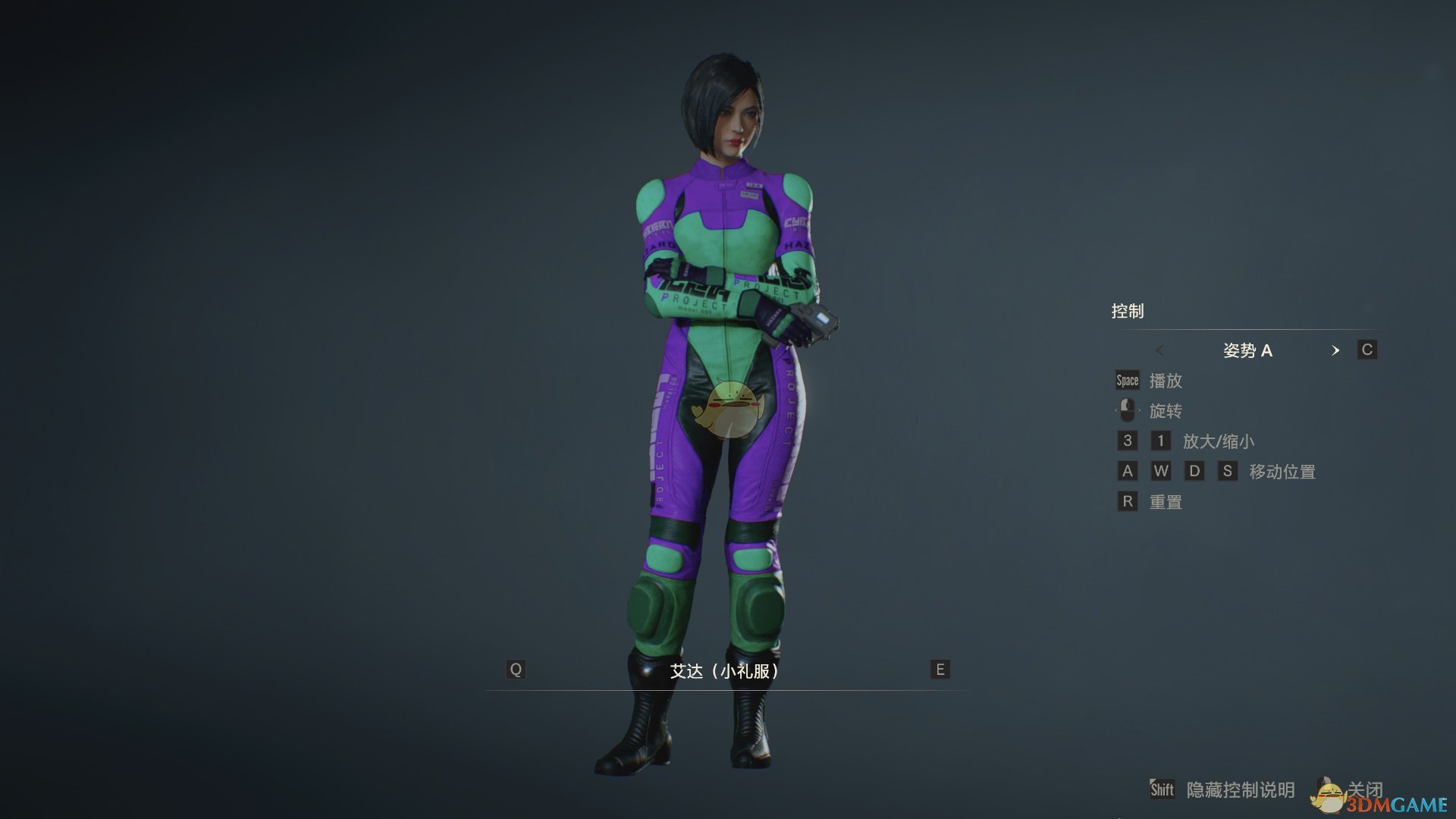
Task: Click the mouse icon beside 旋转
Action: [1128, 410]
